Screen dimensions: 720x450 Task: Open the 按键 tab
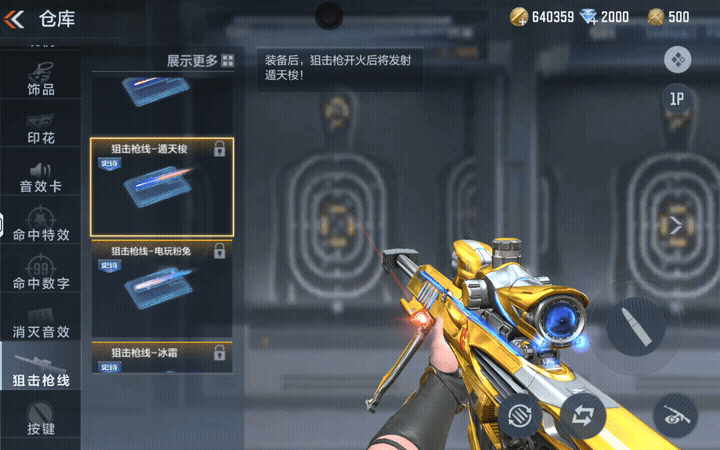pos(40,420)
